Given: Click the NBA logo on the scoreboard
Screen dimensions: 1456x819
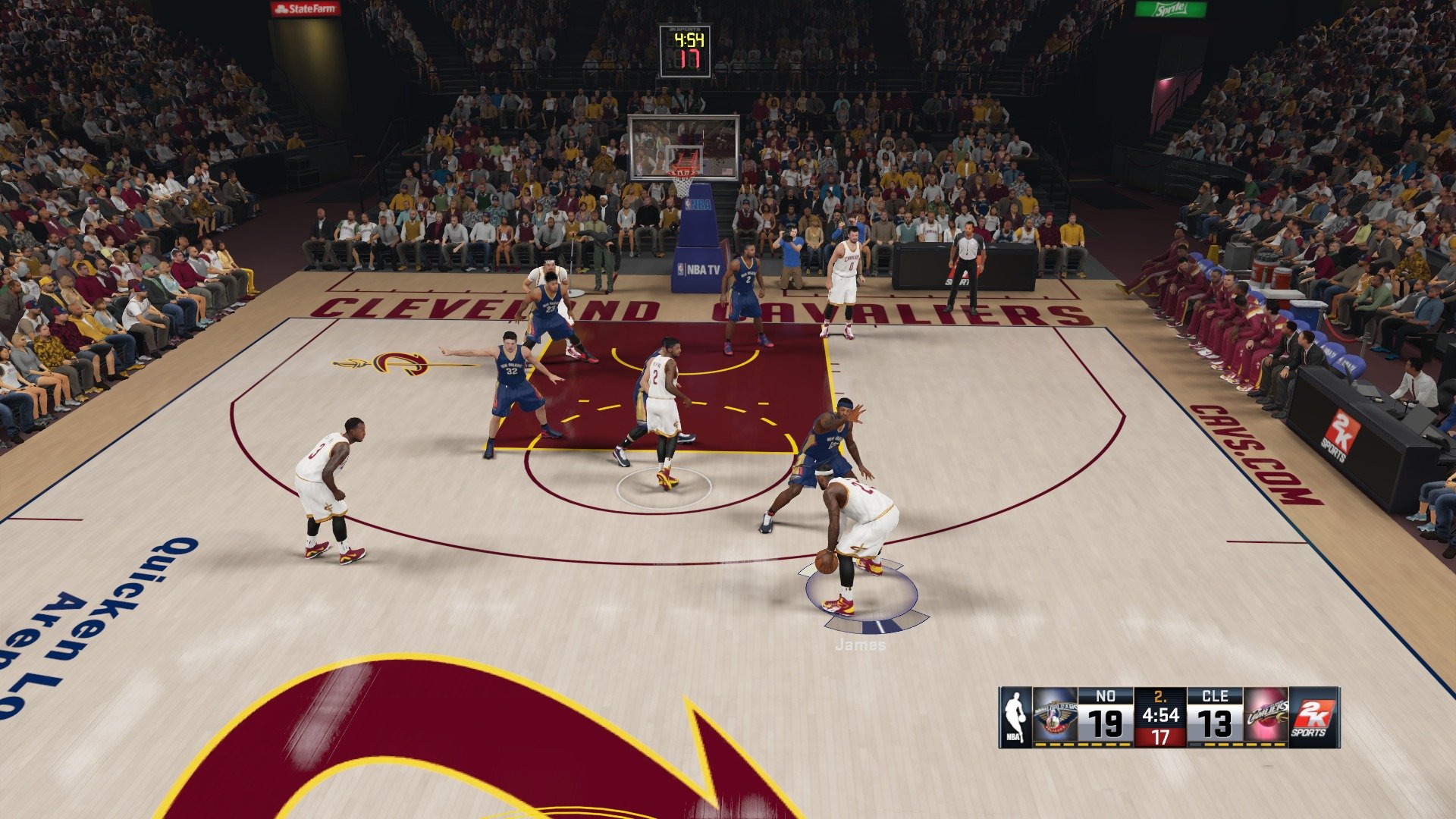Looking at the screenshot, I should click(x=1016, y=716).
